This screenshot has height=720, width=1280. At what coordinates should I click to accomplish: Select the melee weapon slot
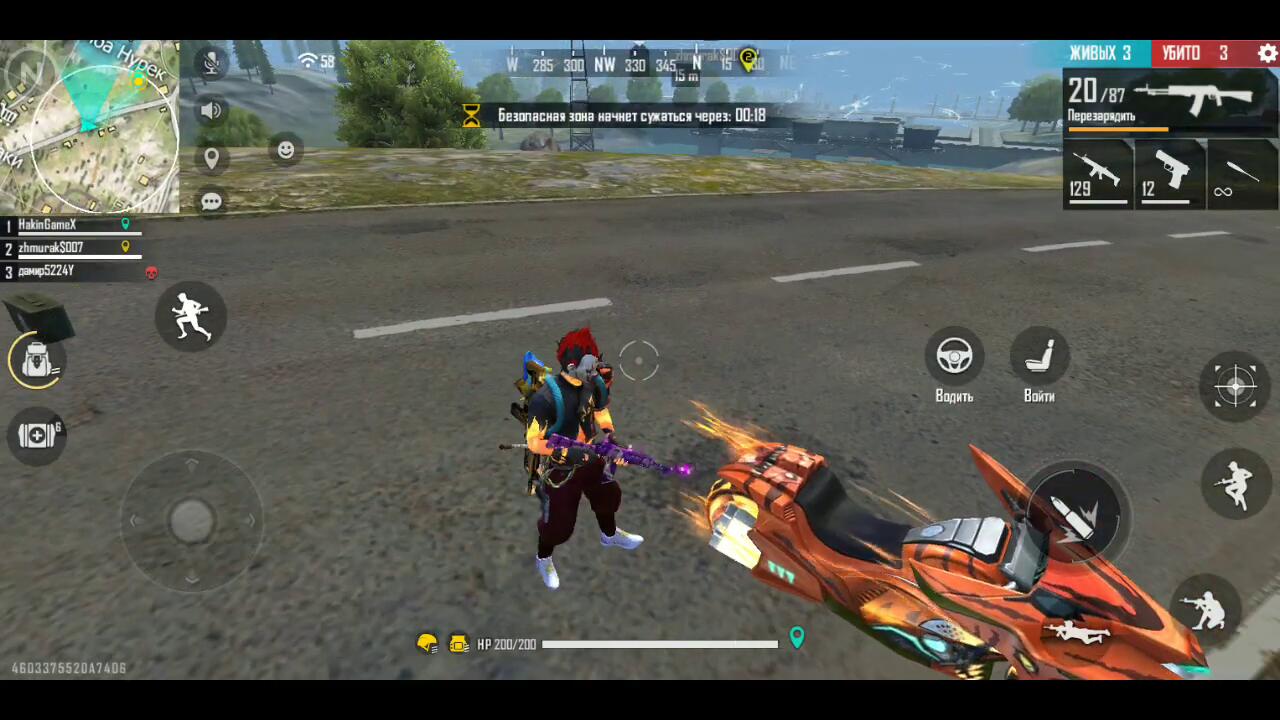1243,173
